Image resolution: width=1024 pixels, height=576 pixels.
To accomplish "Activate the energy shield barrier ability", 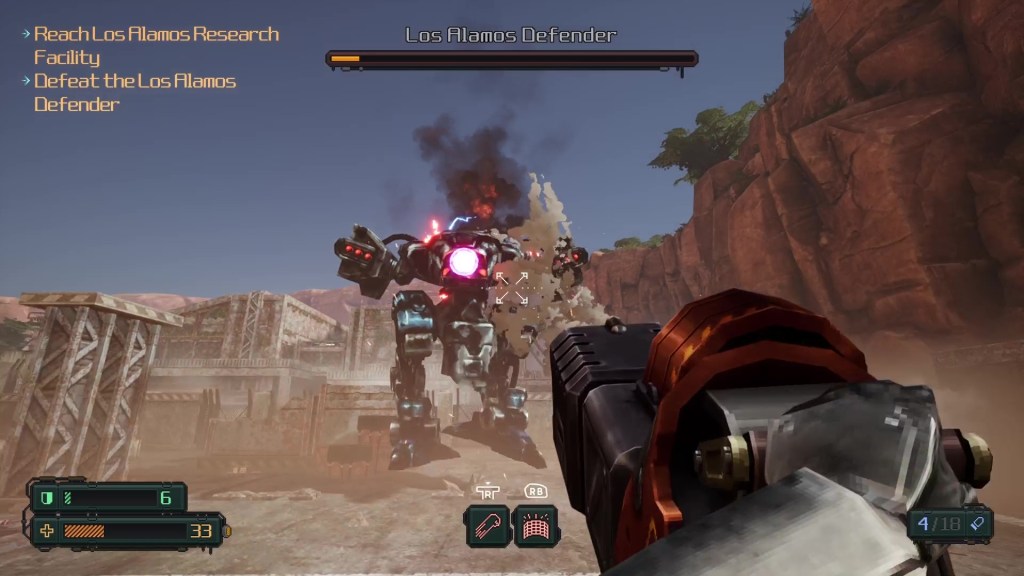I will click(536, 525).
